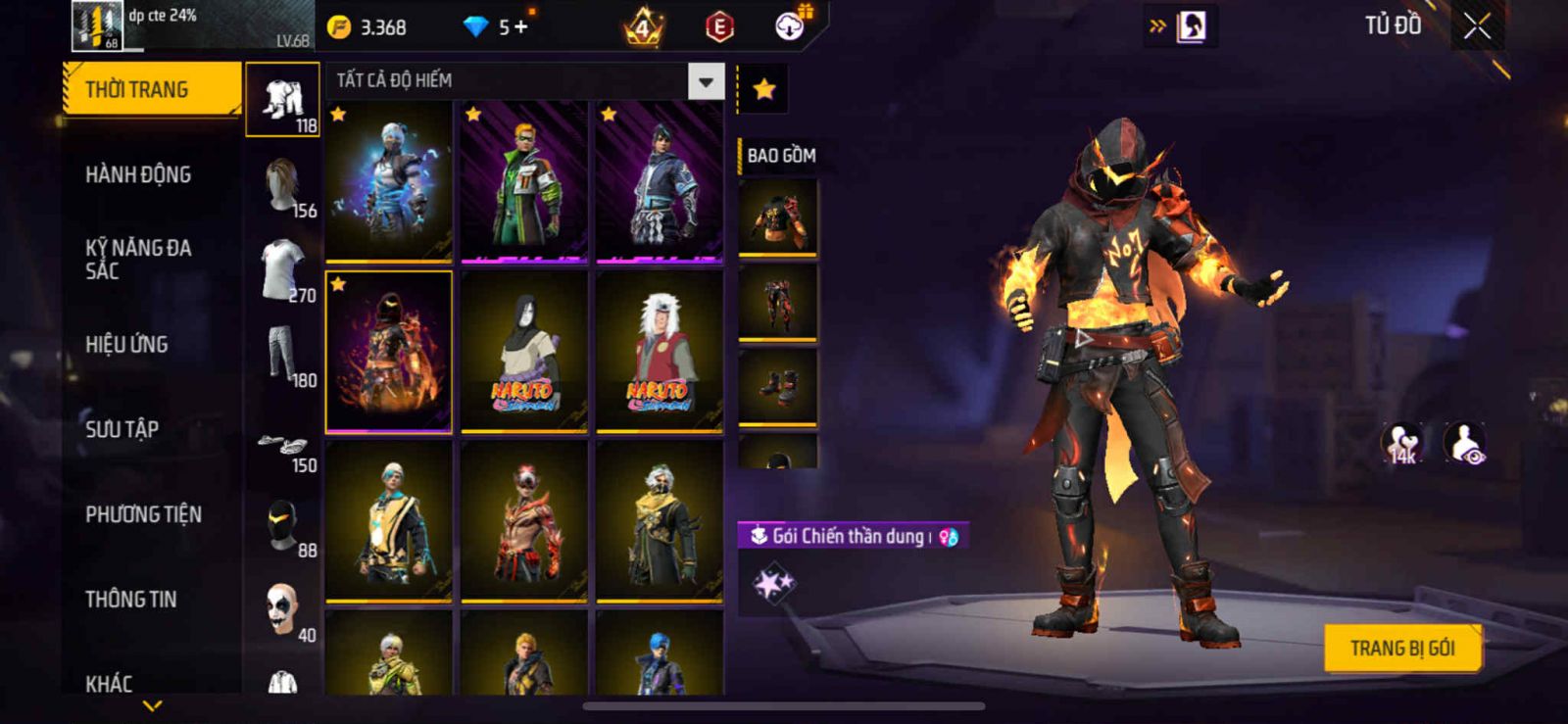Show the Thông Tin section
1568x724 pixels.
coord(131,600)
